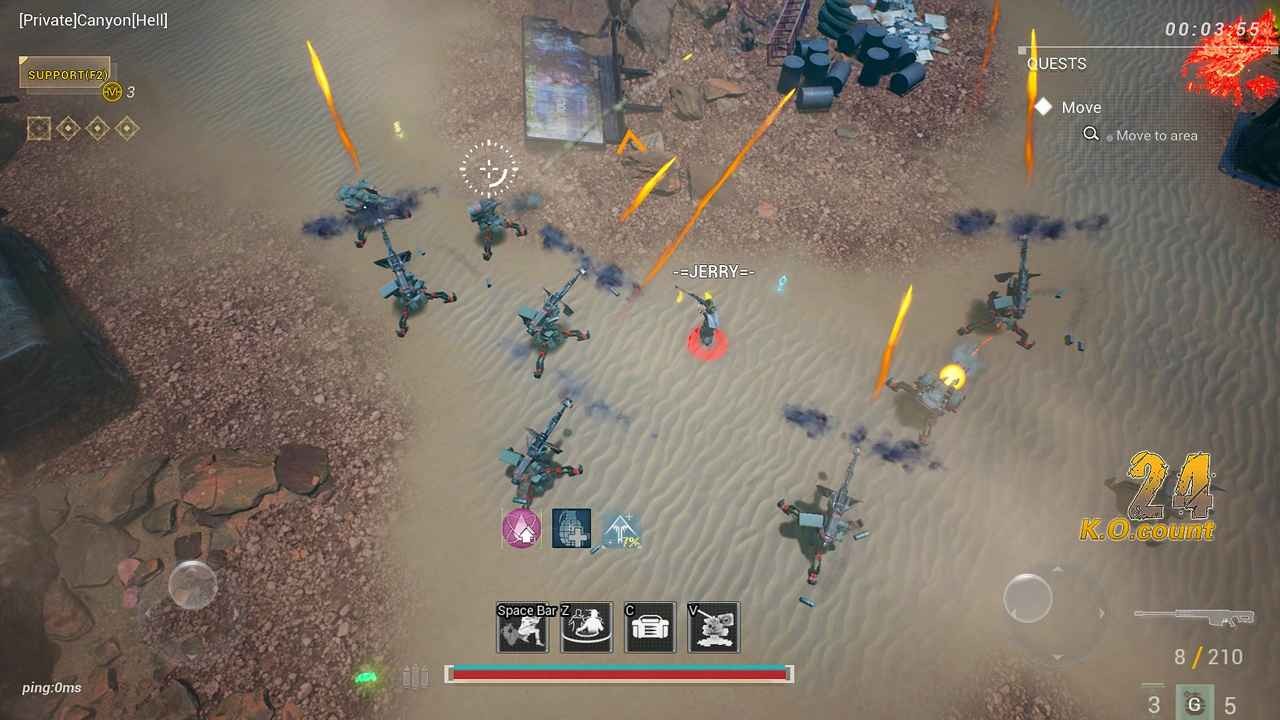Open the supply bag with the C skill icon

coord(650,627)
